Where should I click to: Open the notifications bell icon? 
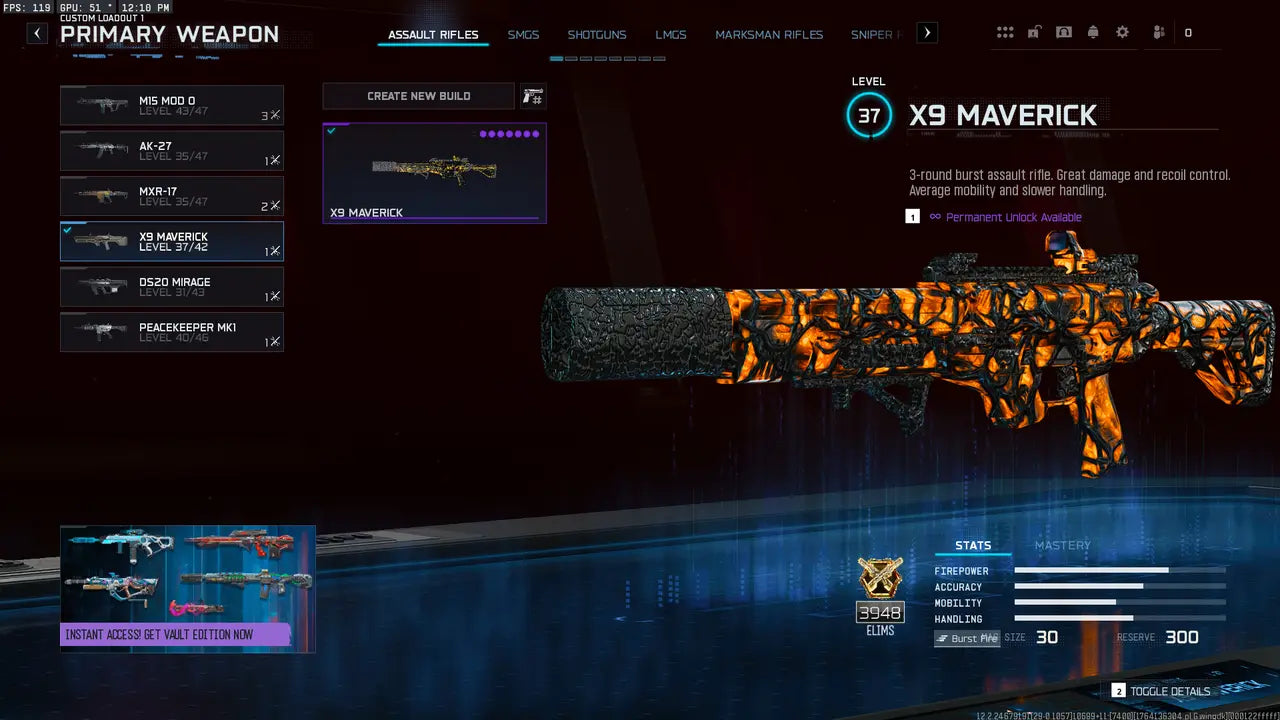[1093, 32]
